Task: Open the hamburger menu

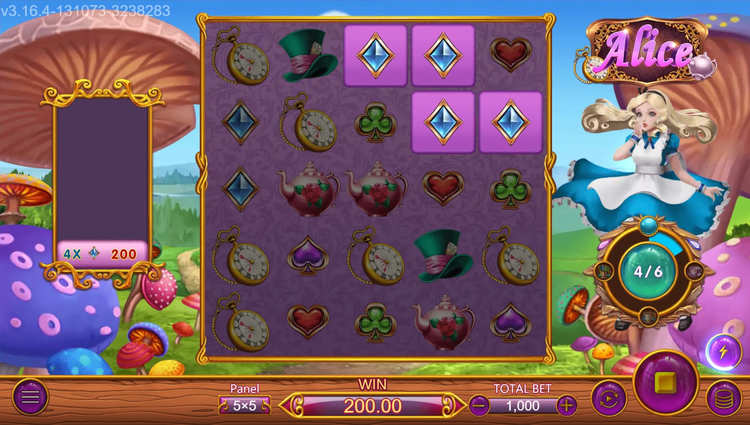Action: coord(29,397)
